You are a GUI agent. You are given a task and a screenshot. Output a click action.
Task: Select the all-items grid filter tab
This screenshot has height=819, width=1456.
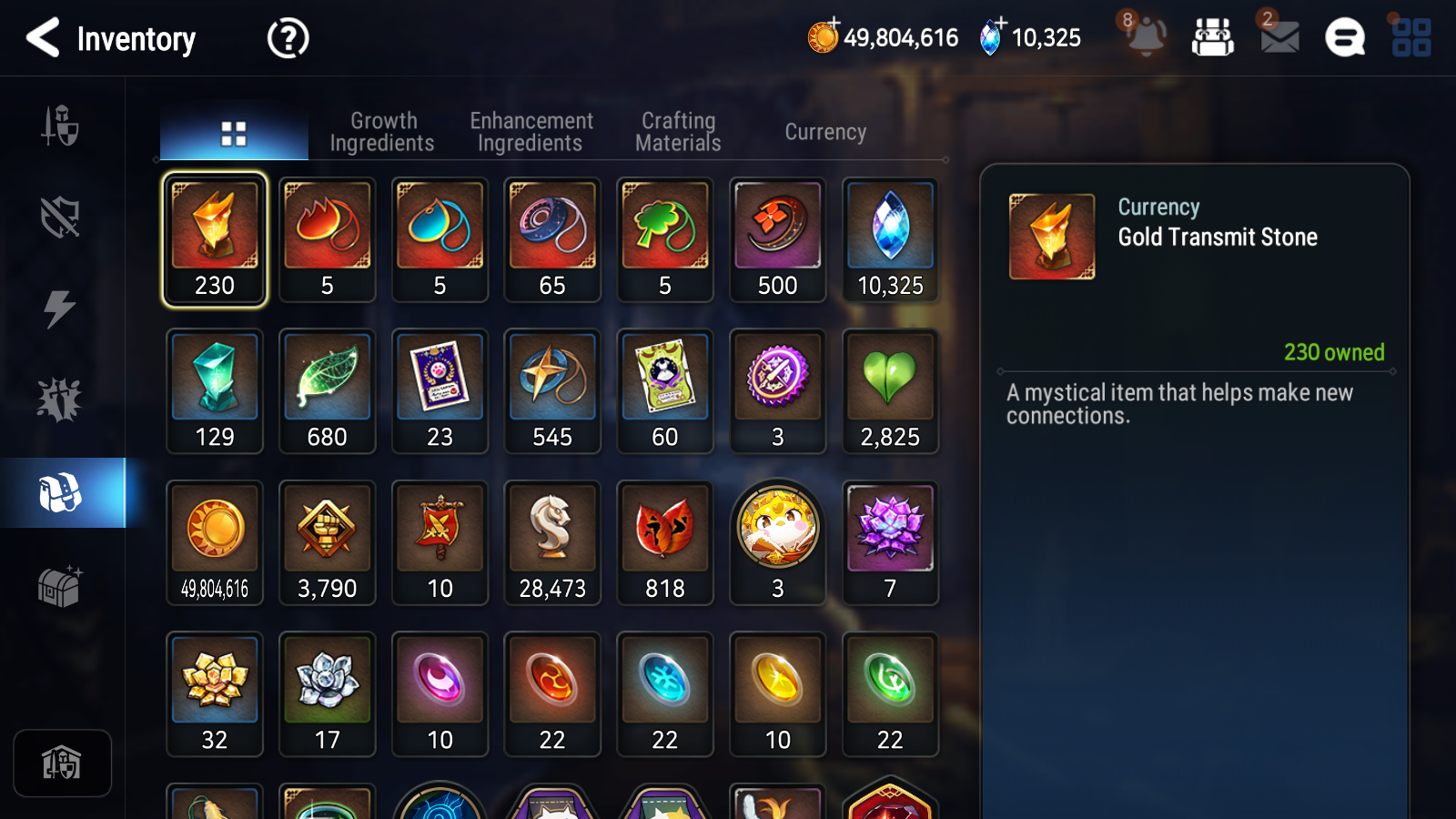click(233, 131)
